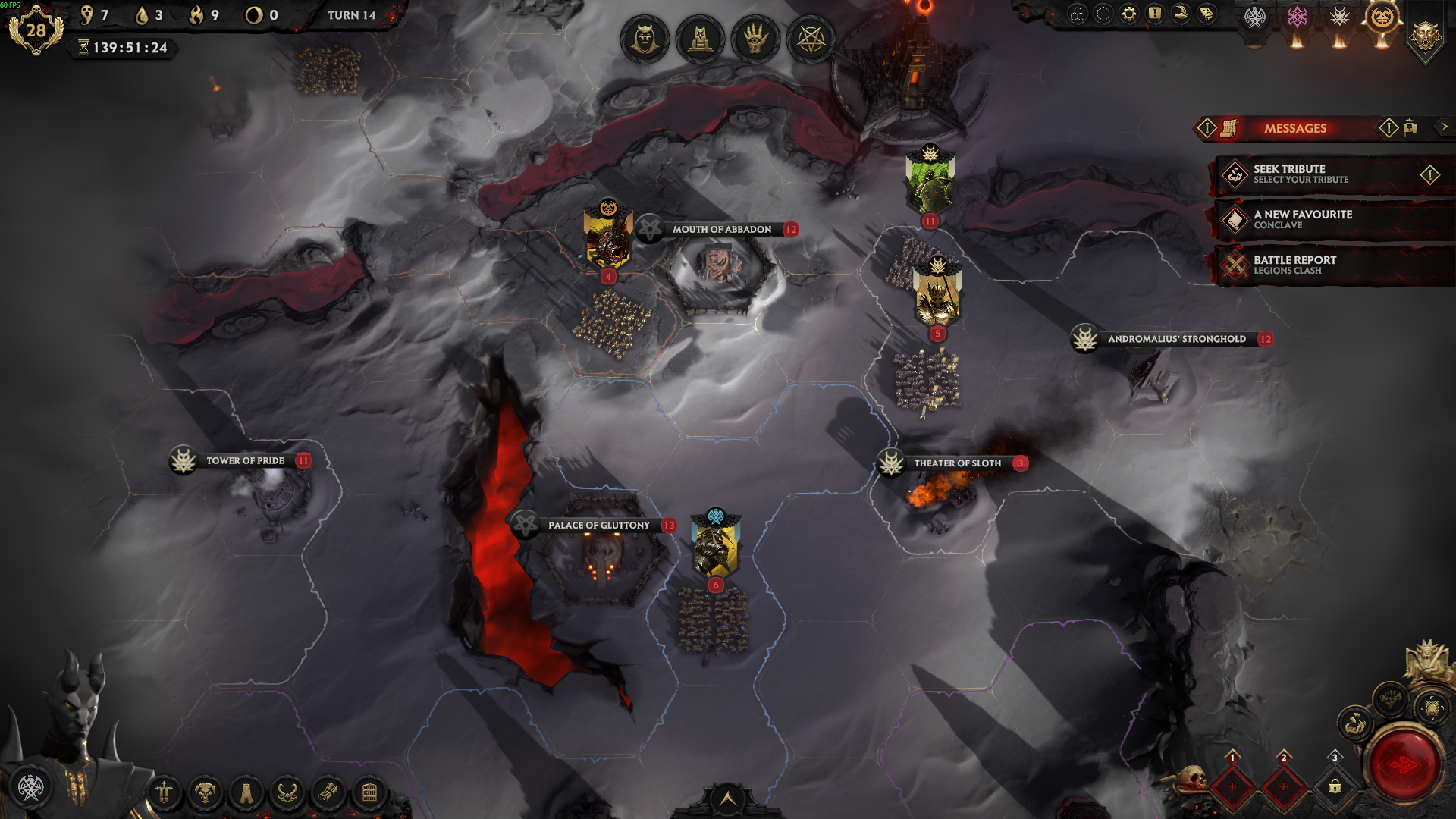Viewport: 1456px width, 819px height.
Task: Select order slot number 1
Action: pyautogui.click(x=1232, y=786)
